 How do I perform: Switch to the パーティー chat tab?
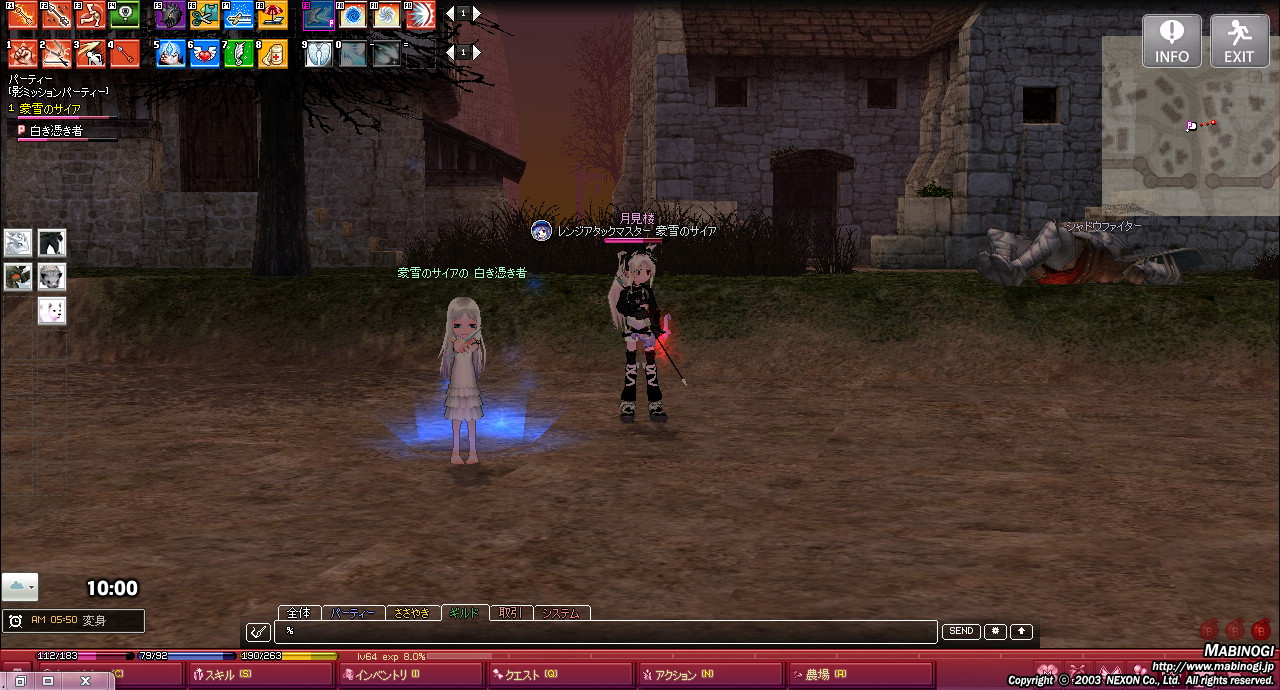[353, 613]
